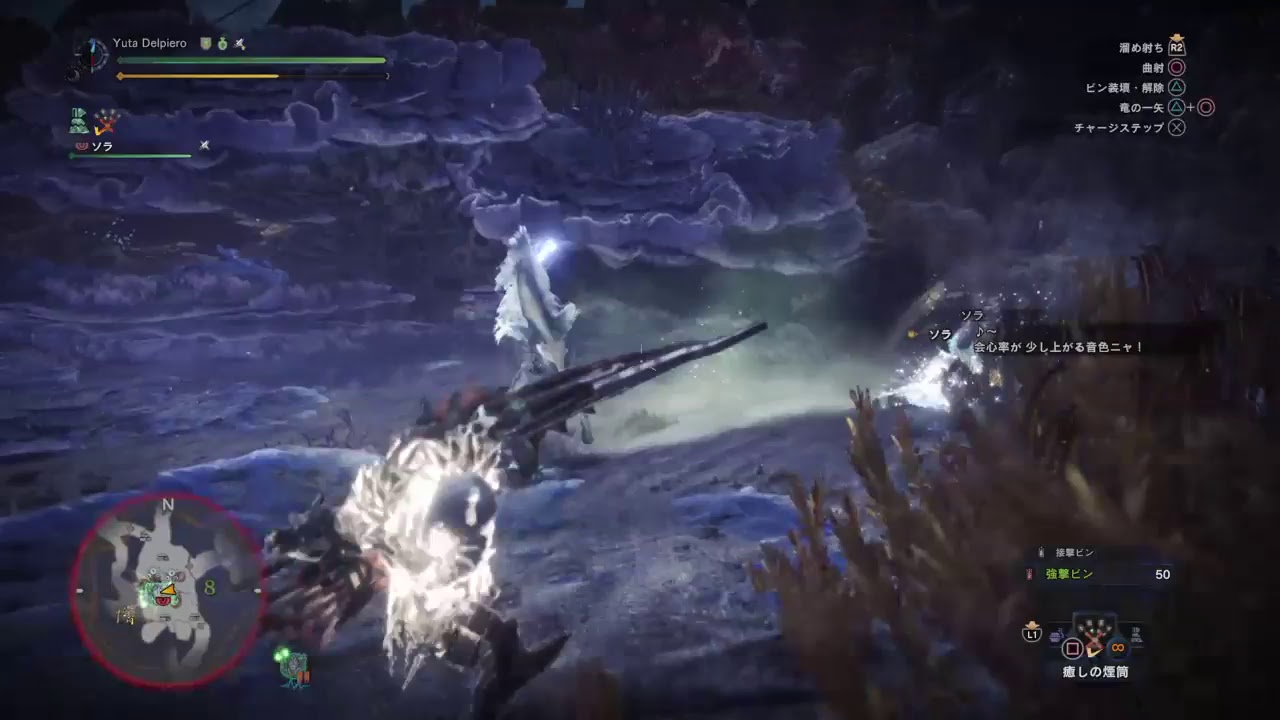Open the infinity ammo count indicator

(1117, 648)
